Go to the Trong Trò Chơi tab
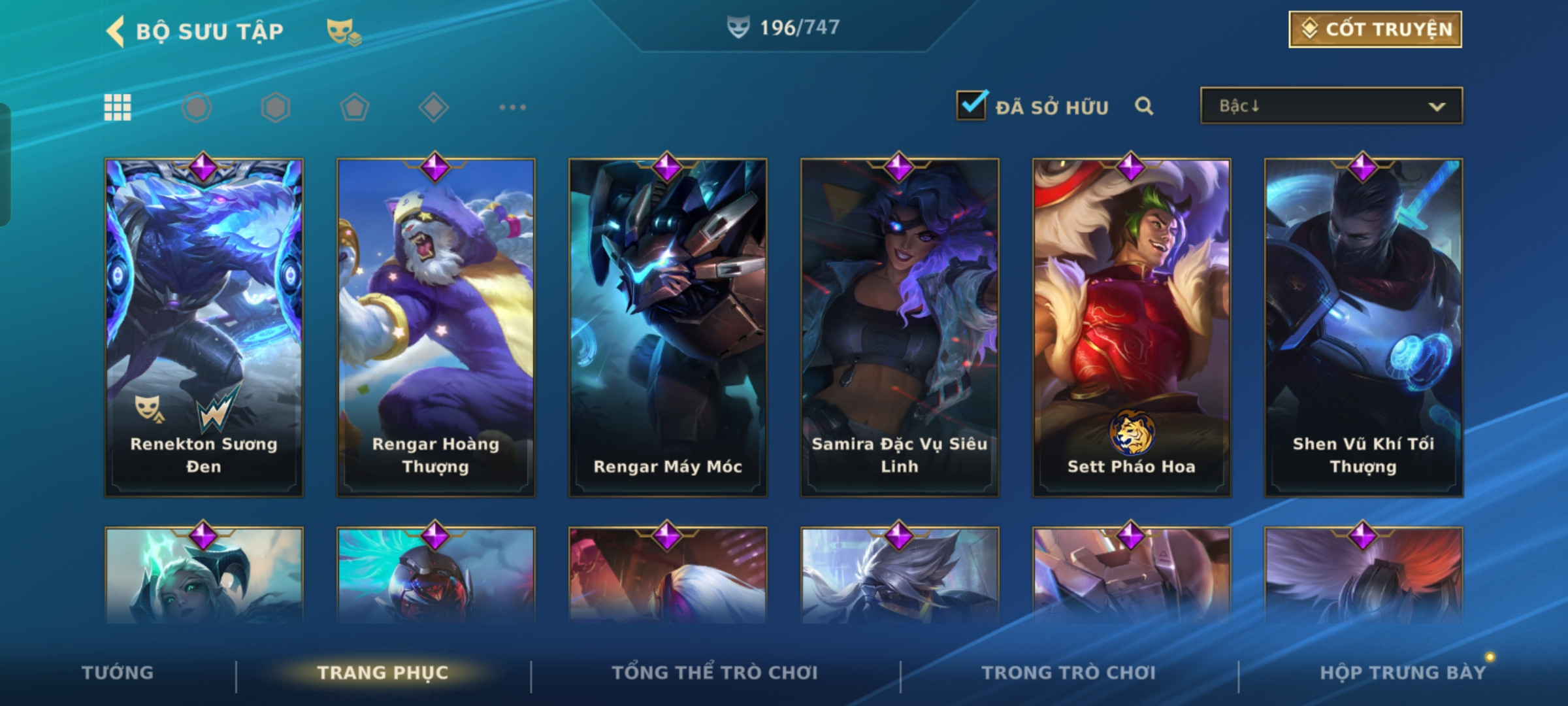 (x=1068, y=673)
